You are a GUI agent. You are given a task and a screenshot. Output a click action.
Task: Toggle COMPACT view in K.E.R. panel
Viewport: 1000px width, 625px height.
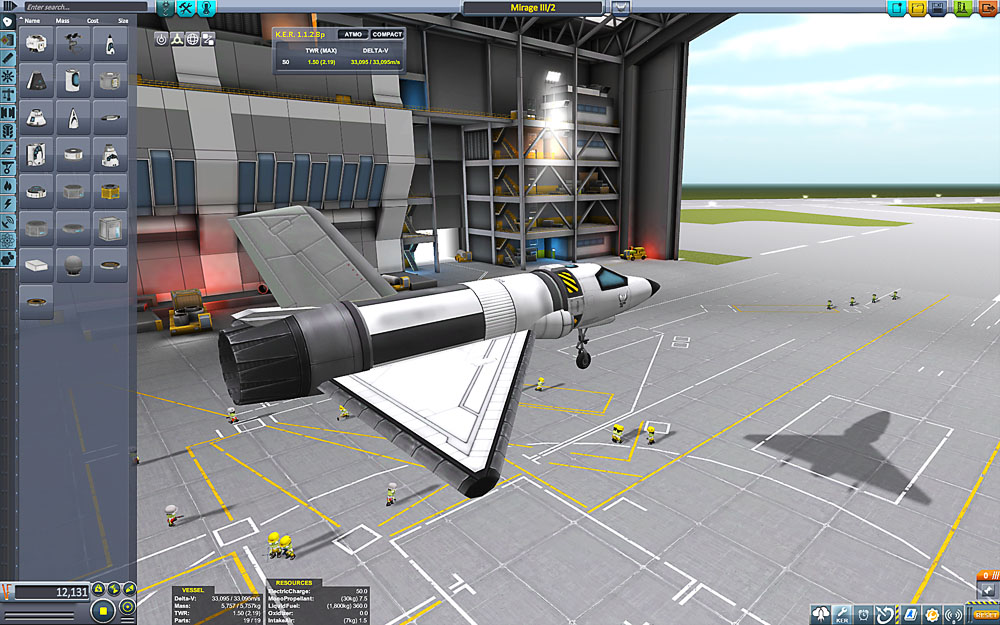tap(387, 34)
